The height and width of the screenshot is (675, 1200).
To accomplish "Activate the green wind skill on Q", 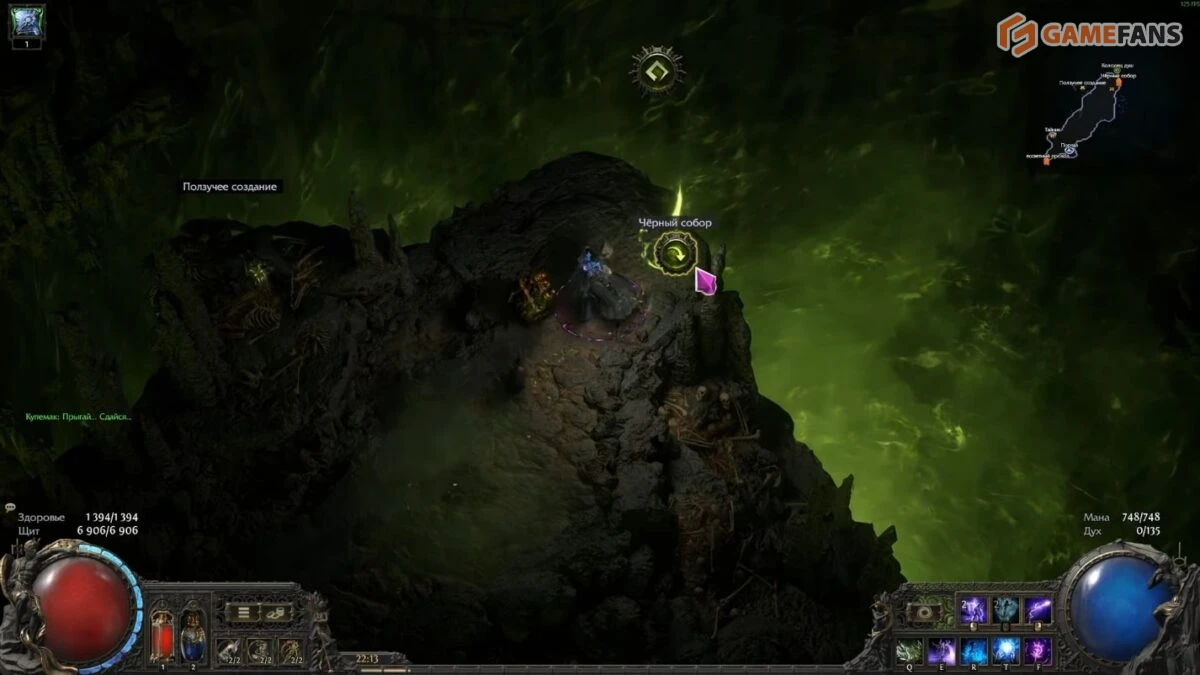I will coord(910,651).
